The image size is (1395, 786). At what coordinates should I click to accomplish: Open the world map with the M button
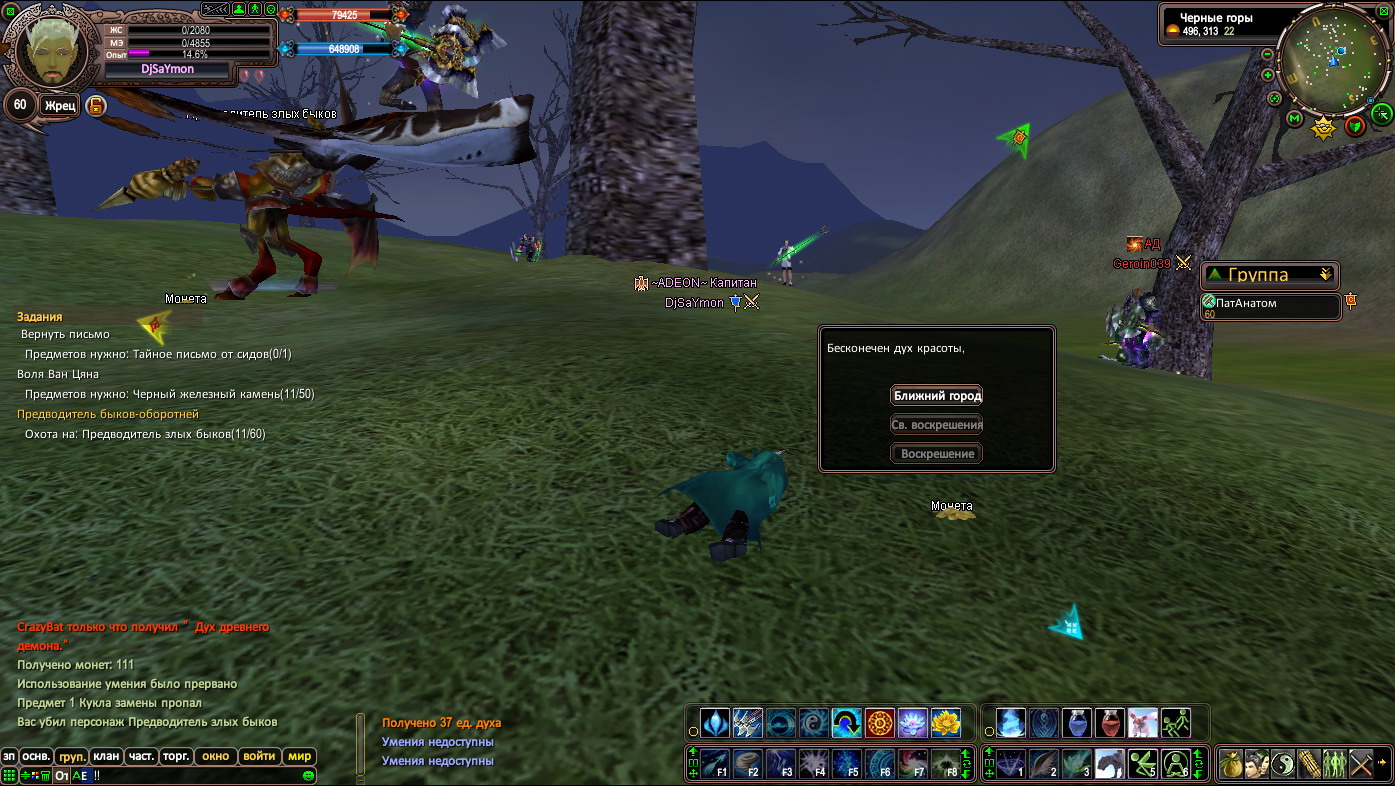coord(1294,119)
